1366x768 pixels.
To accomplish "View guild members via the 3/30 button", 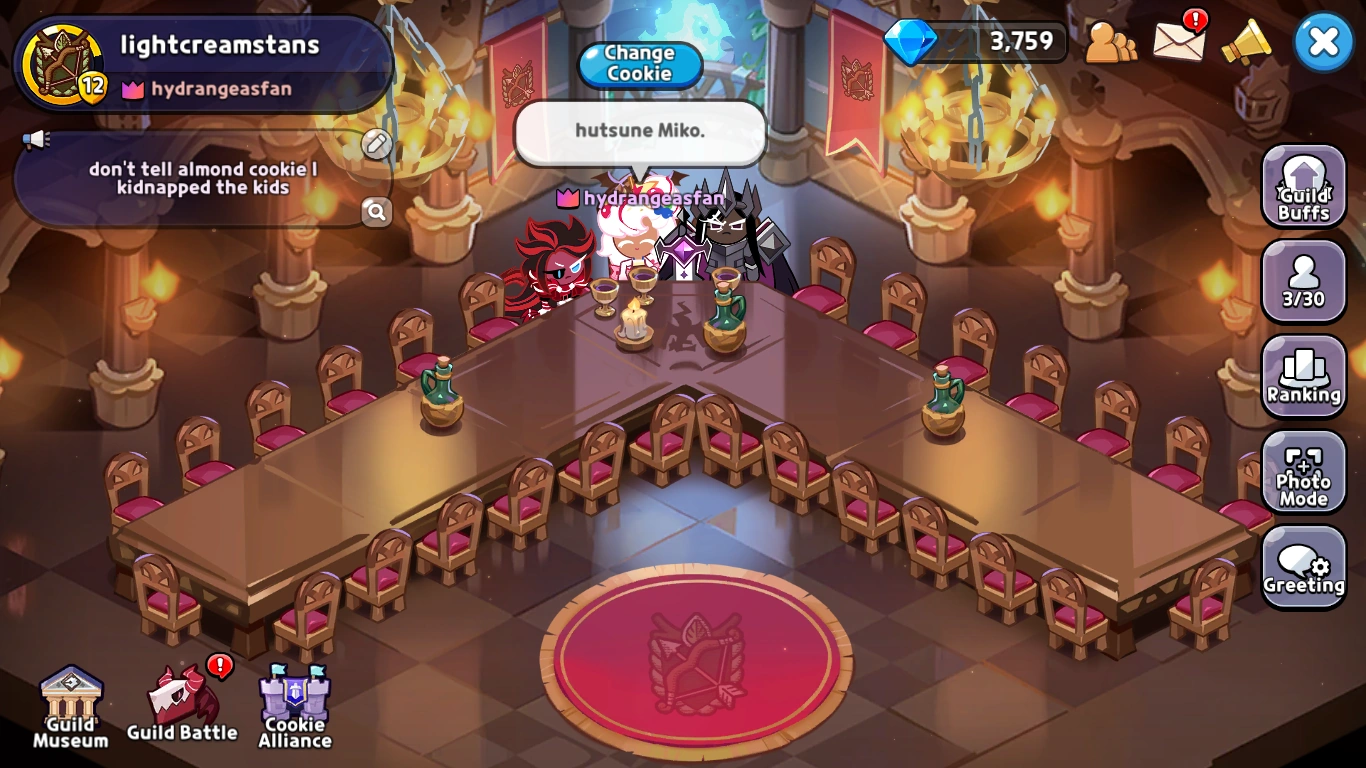I will (x=1303, y=281).
